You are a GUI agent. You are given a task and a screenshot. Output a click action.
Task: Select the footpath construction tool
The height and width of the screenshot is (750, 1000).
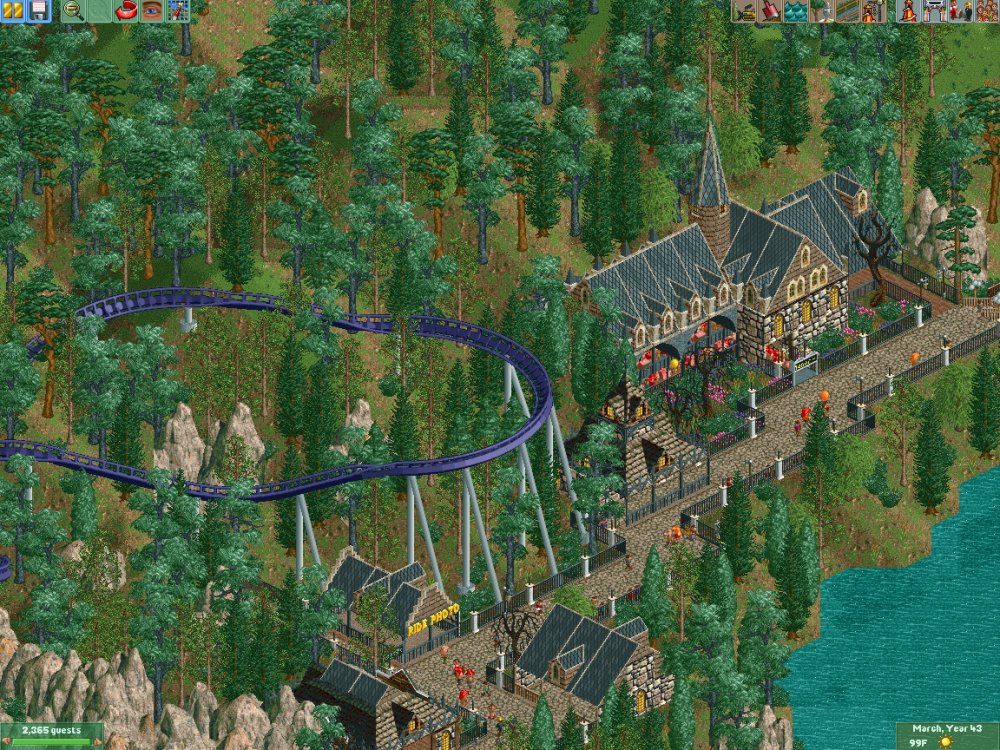(846, 11)
